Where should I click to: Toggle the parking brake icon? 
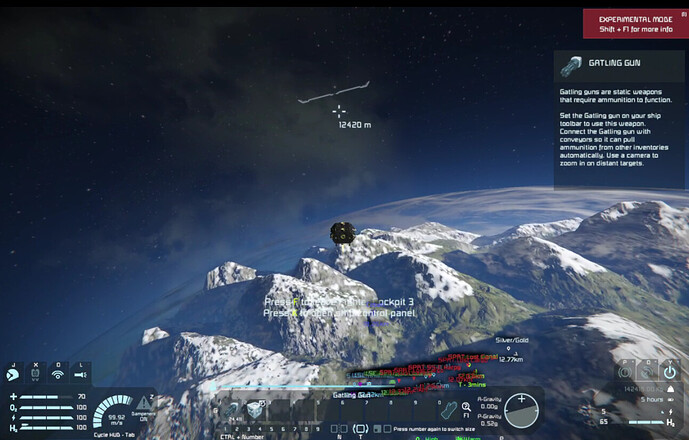624,372
